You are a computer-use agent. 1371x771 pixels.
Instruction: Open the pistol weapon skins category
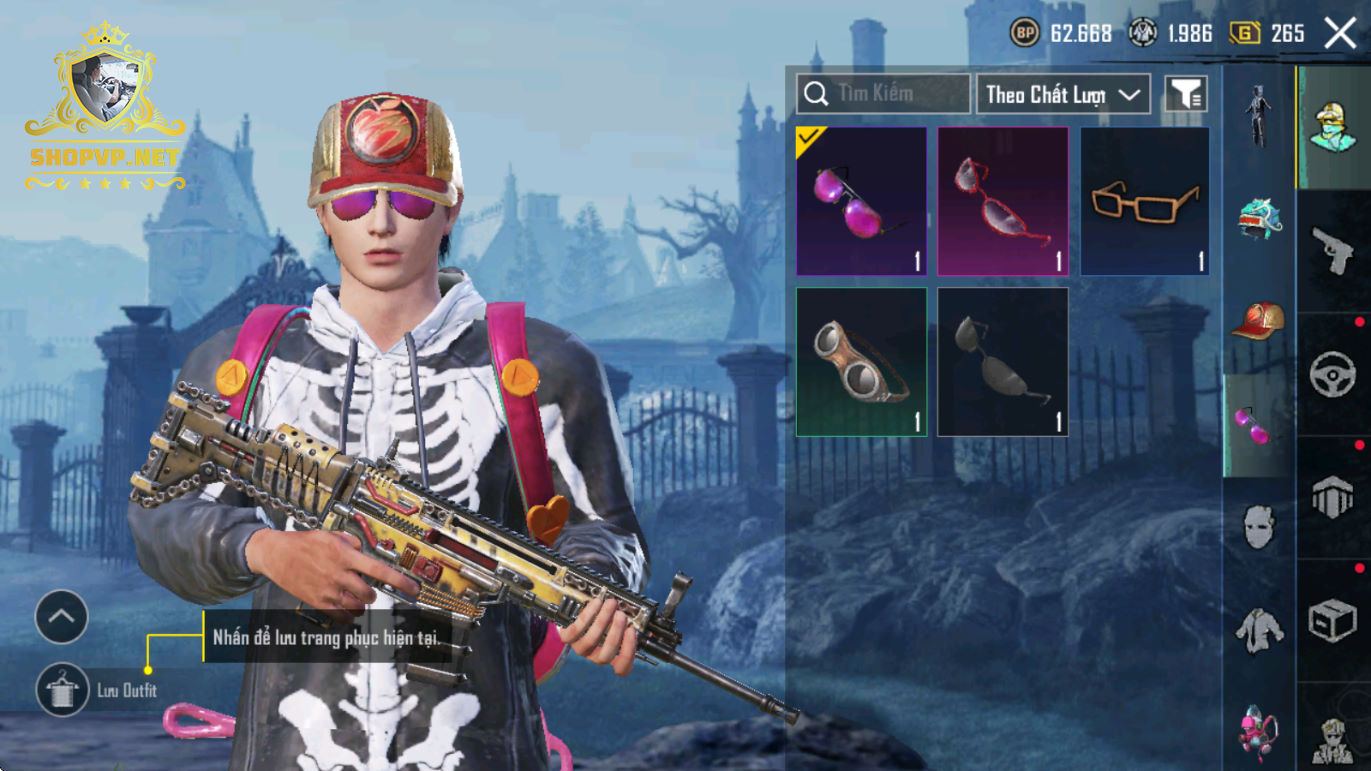(x=1333, y=251)
